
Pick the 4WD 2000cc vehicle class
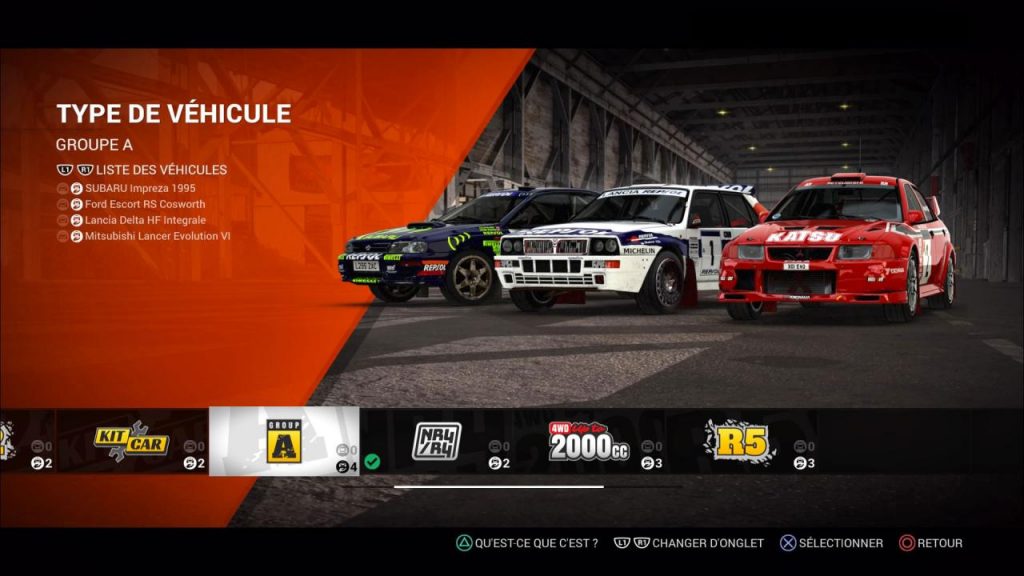(x=589, y=441)
